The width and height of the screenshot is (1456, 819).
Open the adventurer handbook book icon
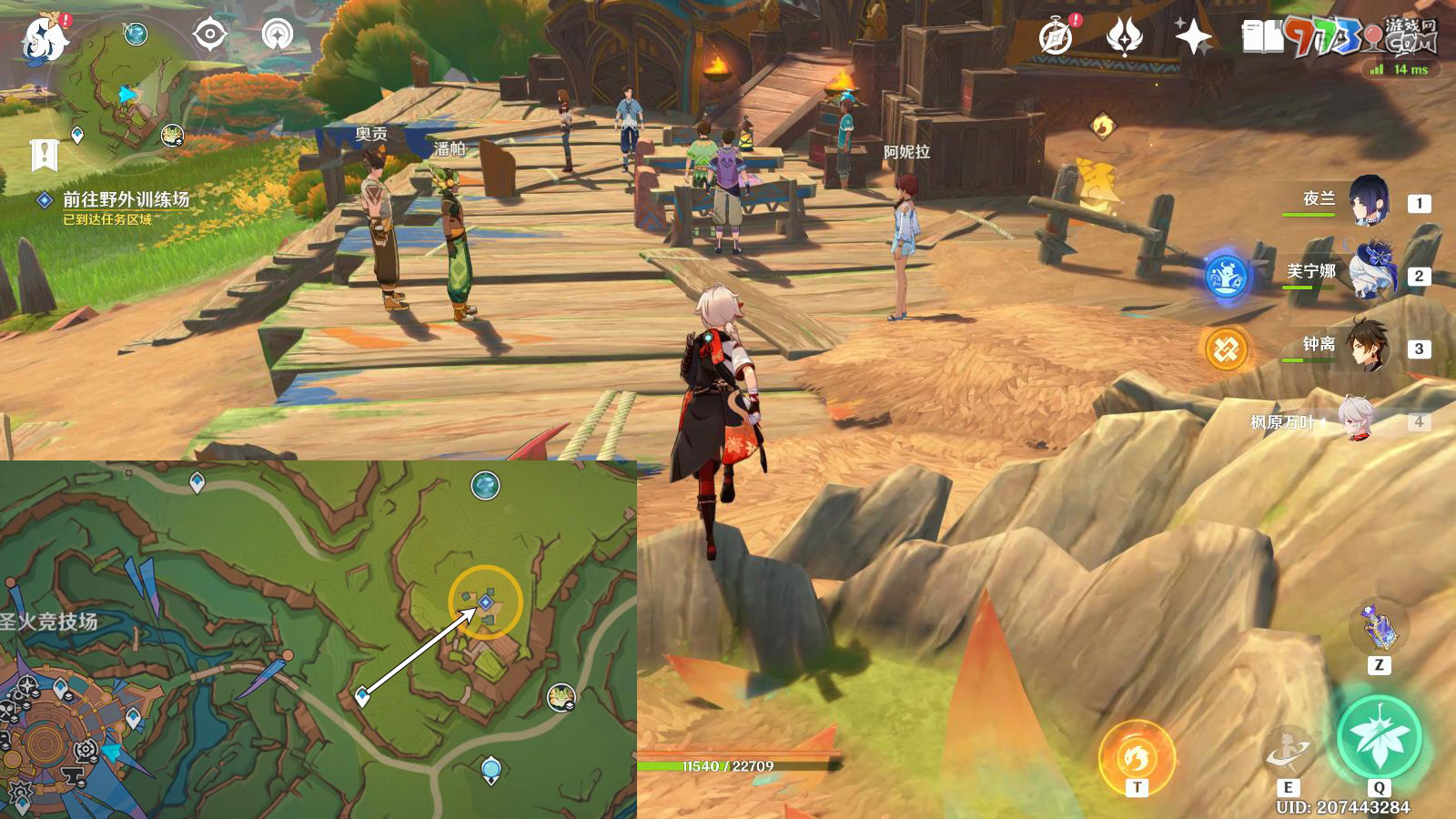coord(1262,37)
